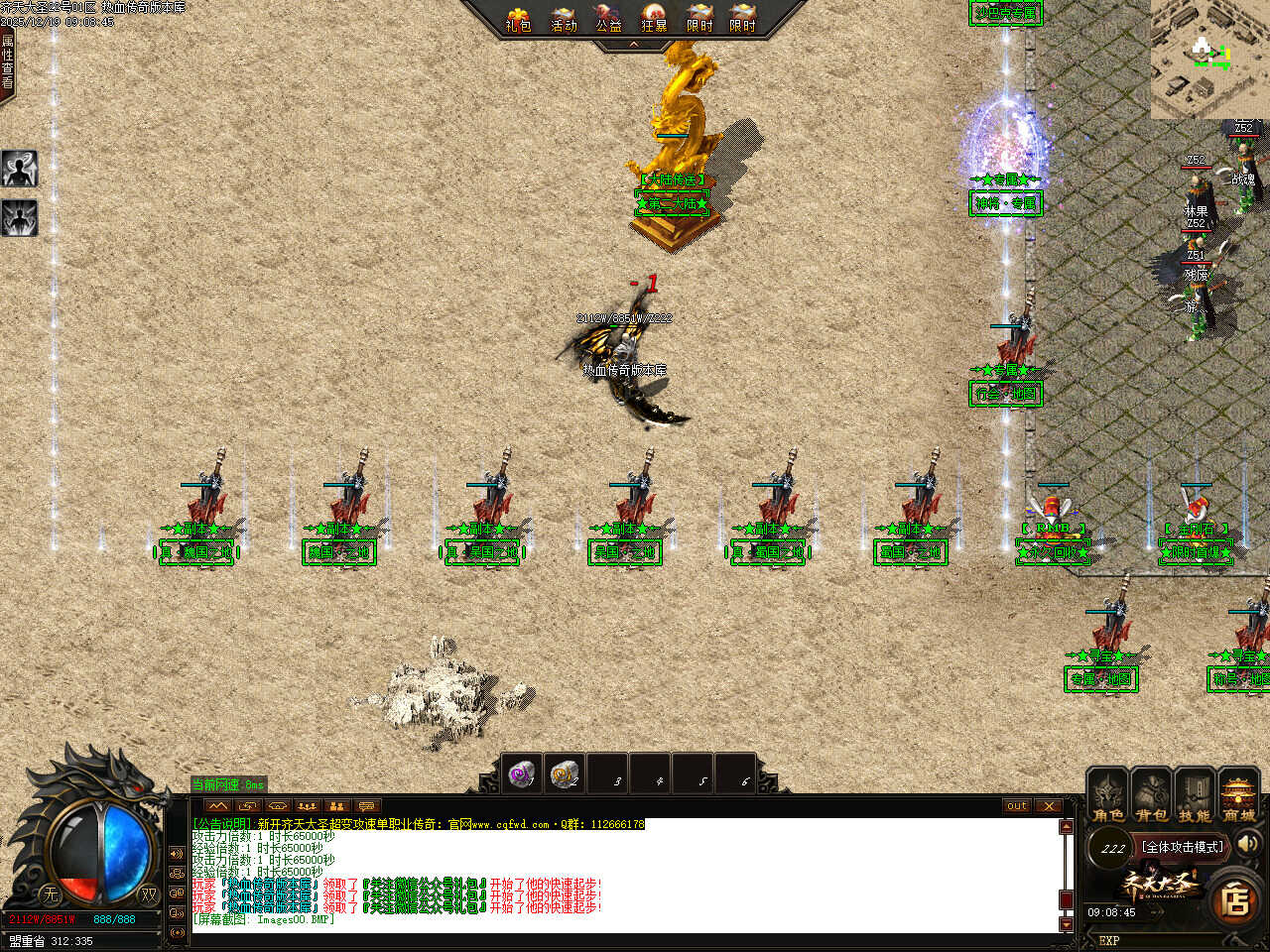The height and width of the screenshot is (952, 1270).
Task: Click the chat panel 'out' button
Action: pyautogui.click(x=1017, y=806)
